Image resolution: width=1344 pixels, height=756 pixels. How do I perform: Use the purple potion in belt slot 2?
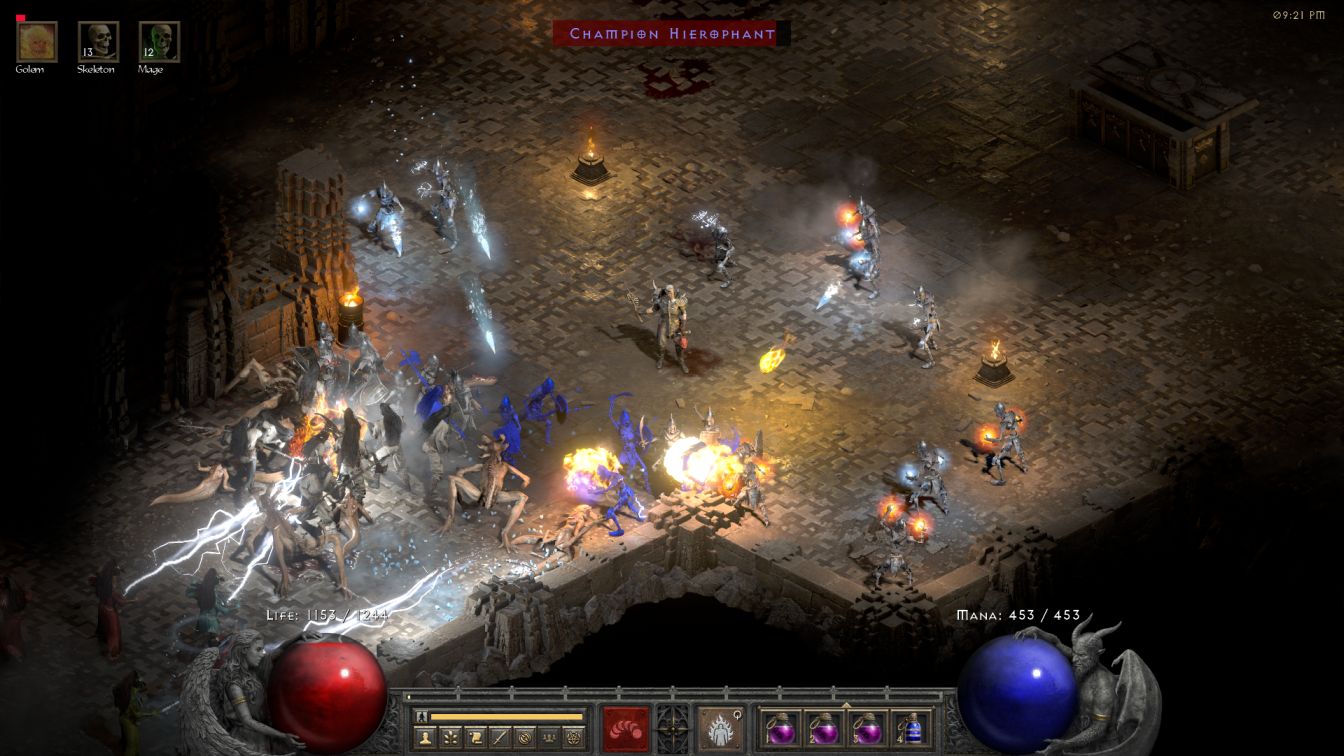coord(822,727)
